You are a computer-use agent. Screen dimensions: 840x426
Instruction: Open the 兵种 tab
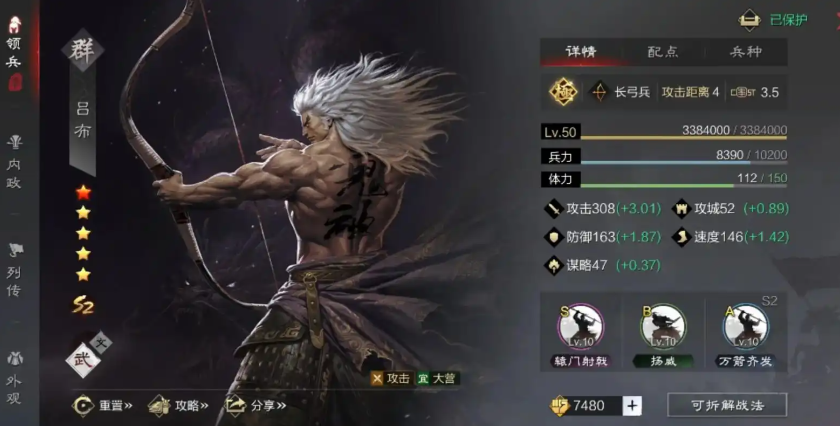pos(745,52)
